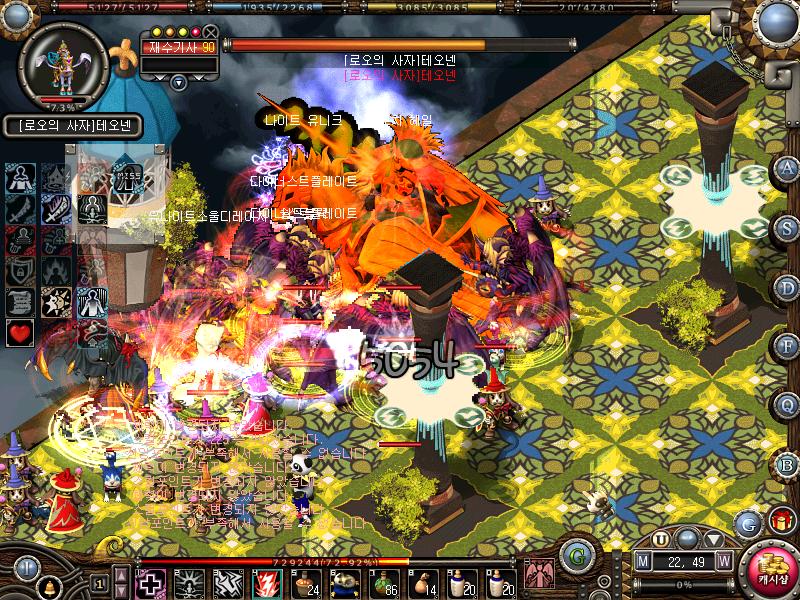Open the round S menu button

(x=788, y=227)
